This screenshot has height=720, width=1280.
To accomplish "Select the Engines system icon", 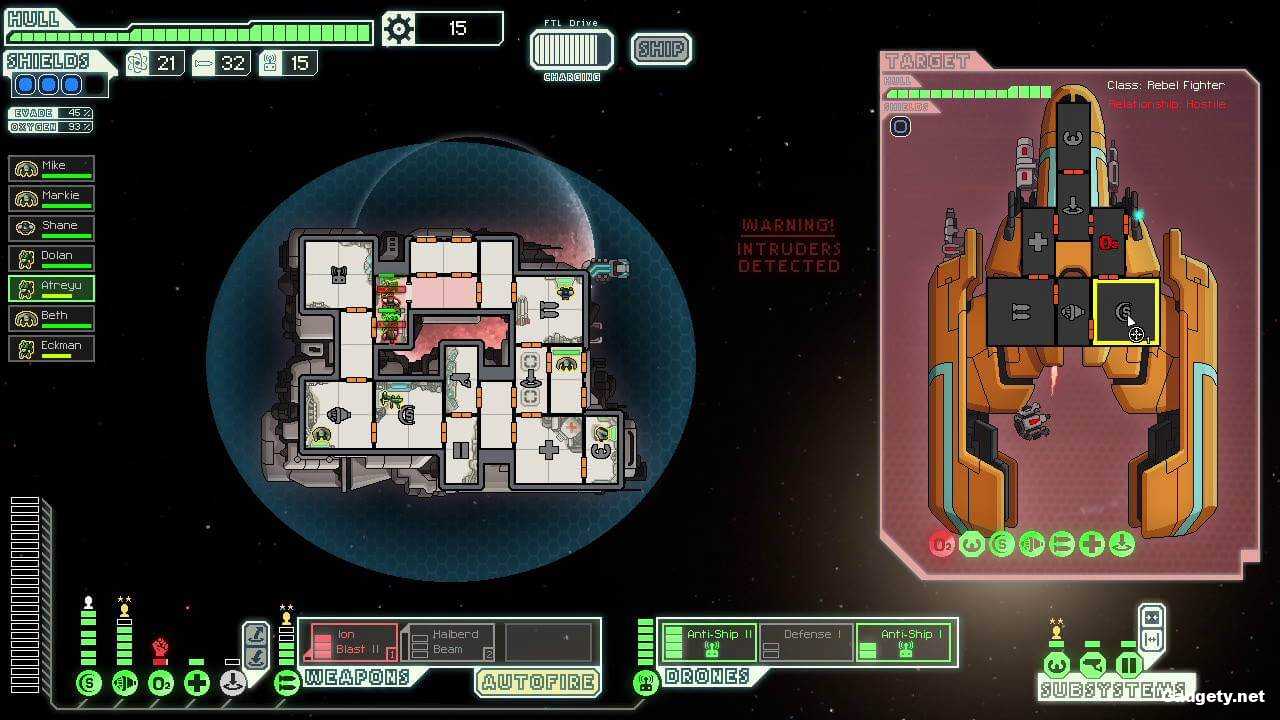I will coord(125,683).
